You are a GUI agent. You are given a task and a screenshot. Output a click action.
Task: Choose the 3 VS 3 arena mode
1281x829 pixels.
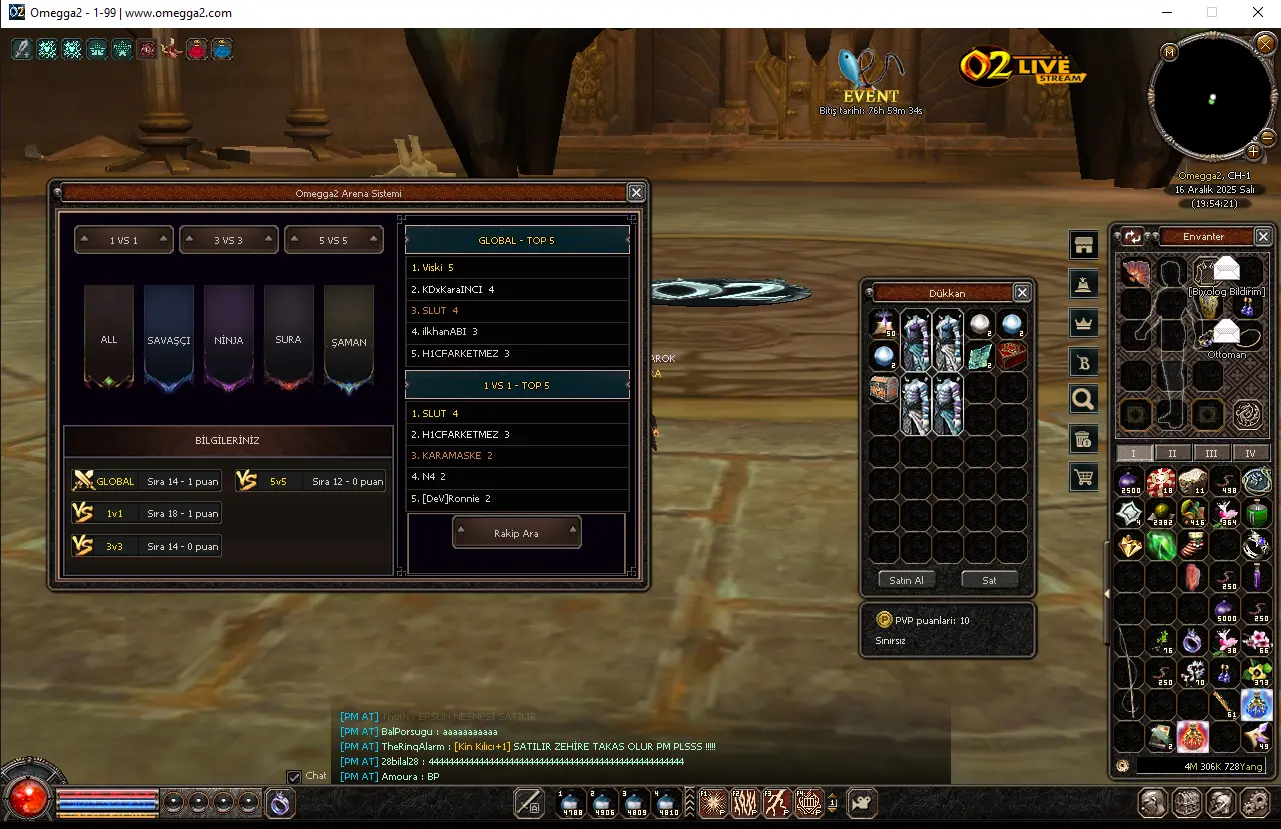[x=228, y=240]
